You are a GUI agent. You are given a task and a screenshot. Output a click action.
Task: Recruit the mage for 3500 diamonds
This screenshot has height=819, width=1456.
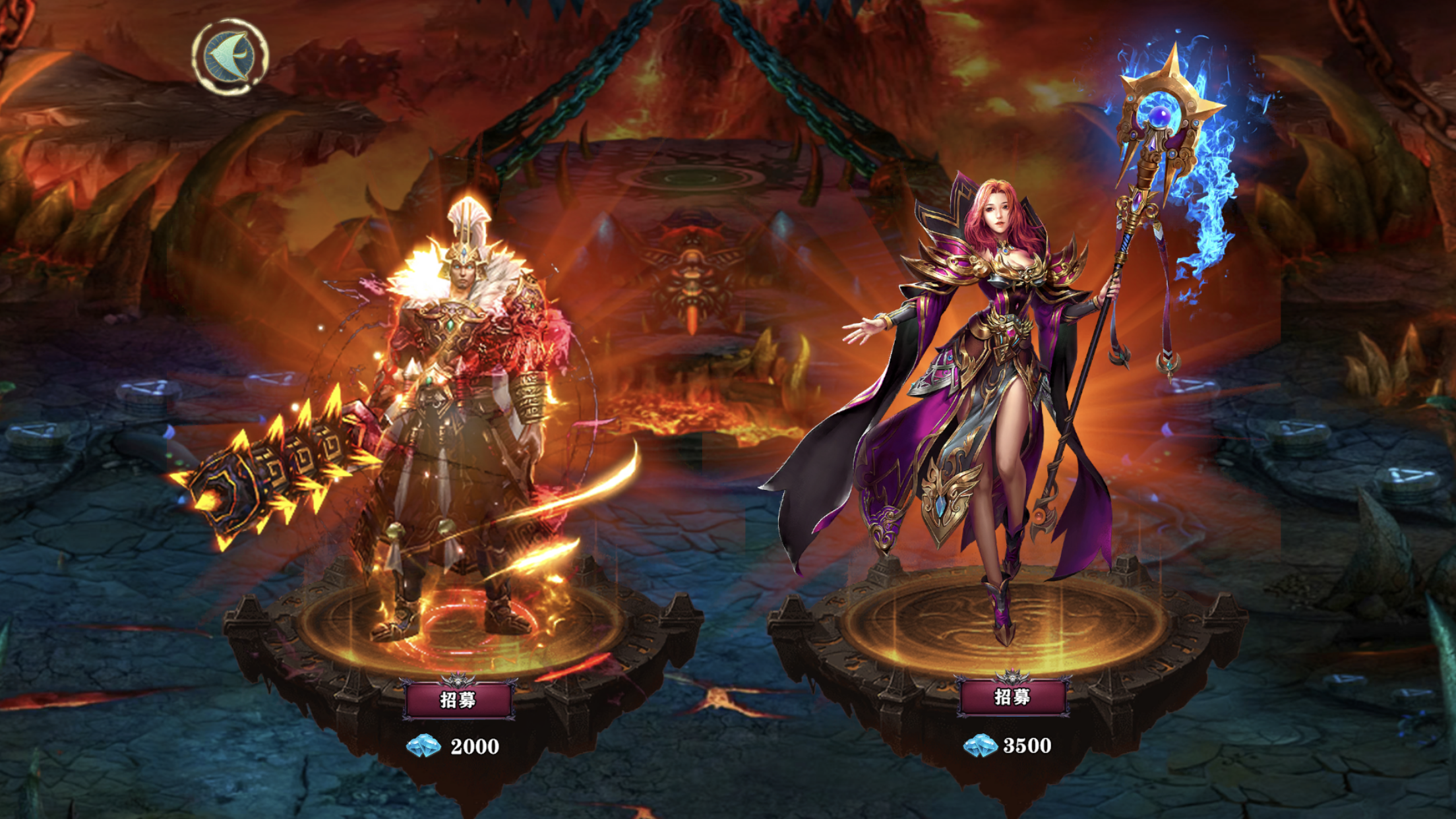pos(1012,697)
